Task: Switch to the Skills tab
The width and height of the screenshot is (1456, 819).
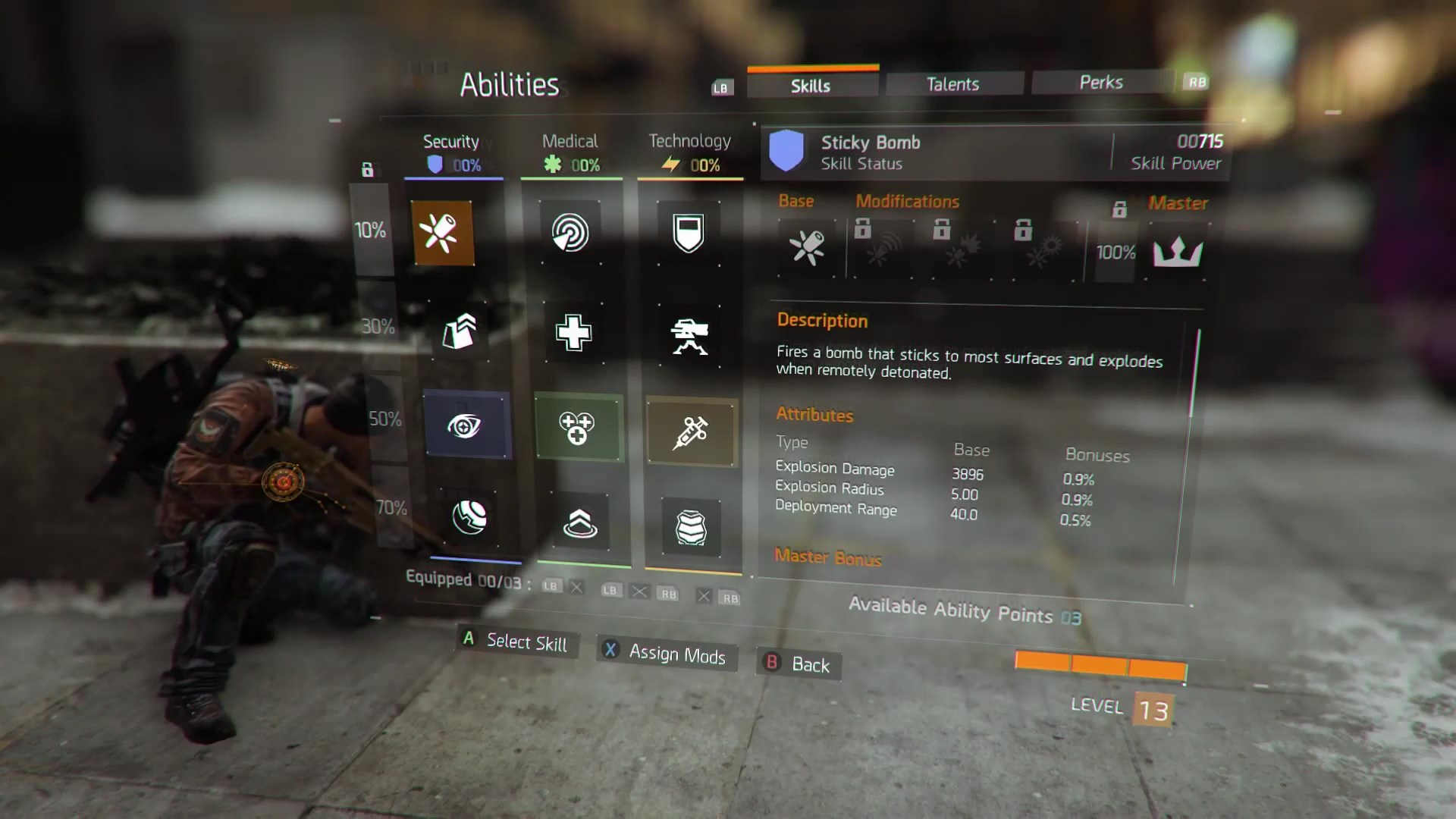Action: tap(811, 86)
